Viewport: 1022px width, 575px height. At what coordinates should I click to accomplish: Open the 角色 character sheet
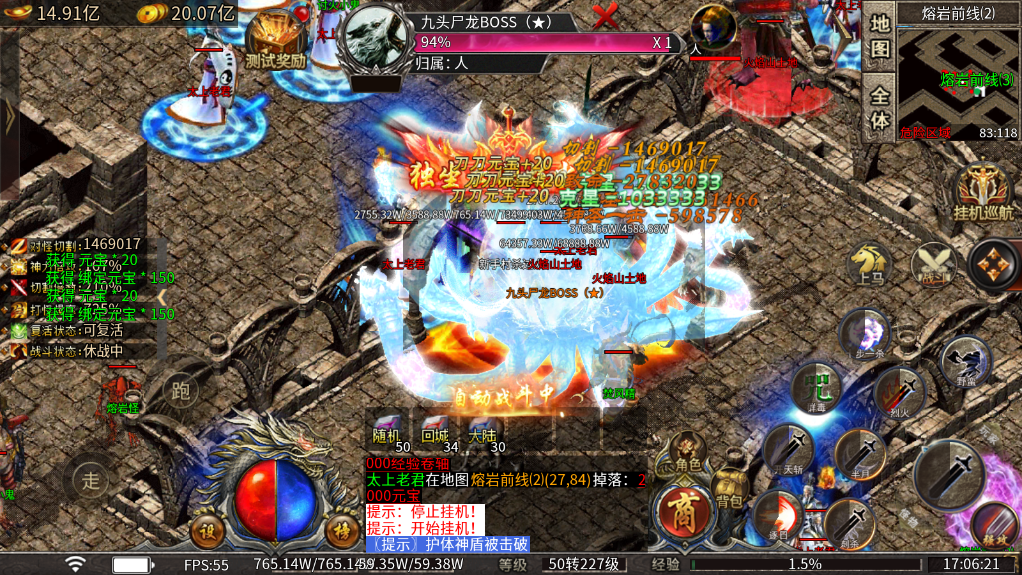pos(687,456)
